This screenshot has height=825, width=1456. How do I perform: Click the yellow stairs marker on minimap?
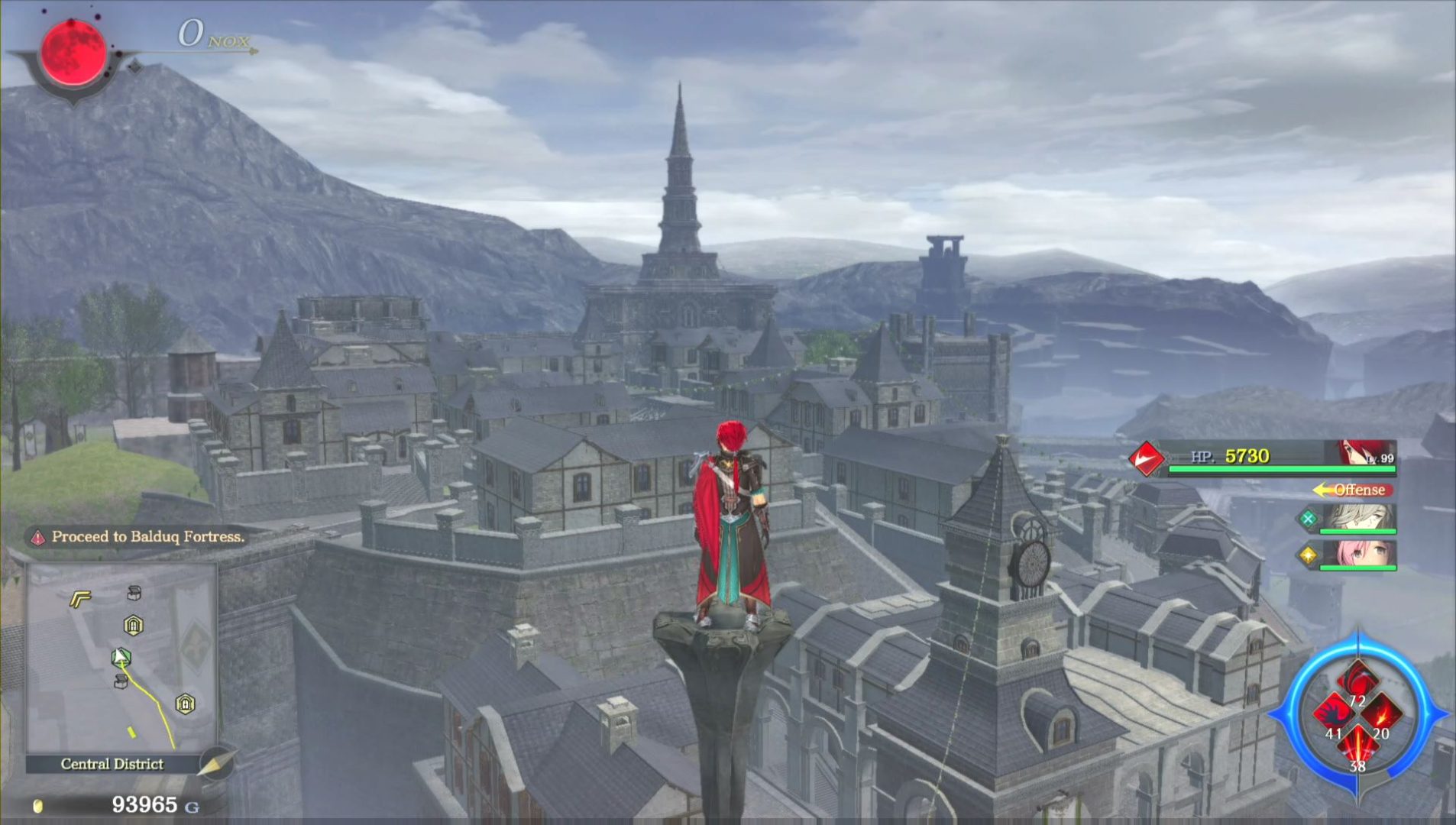coord(80,598)
